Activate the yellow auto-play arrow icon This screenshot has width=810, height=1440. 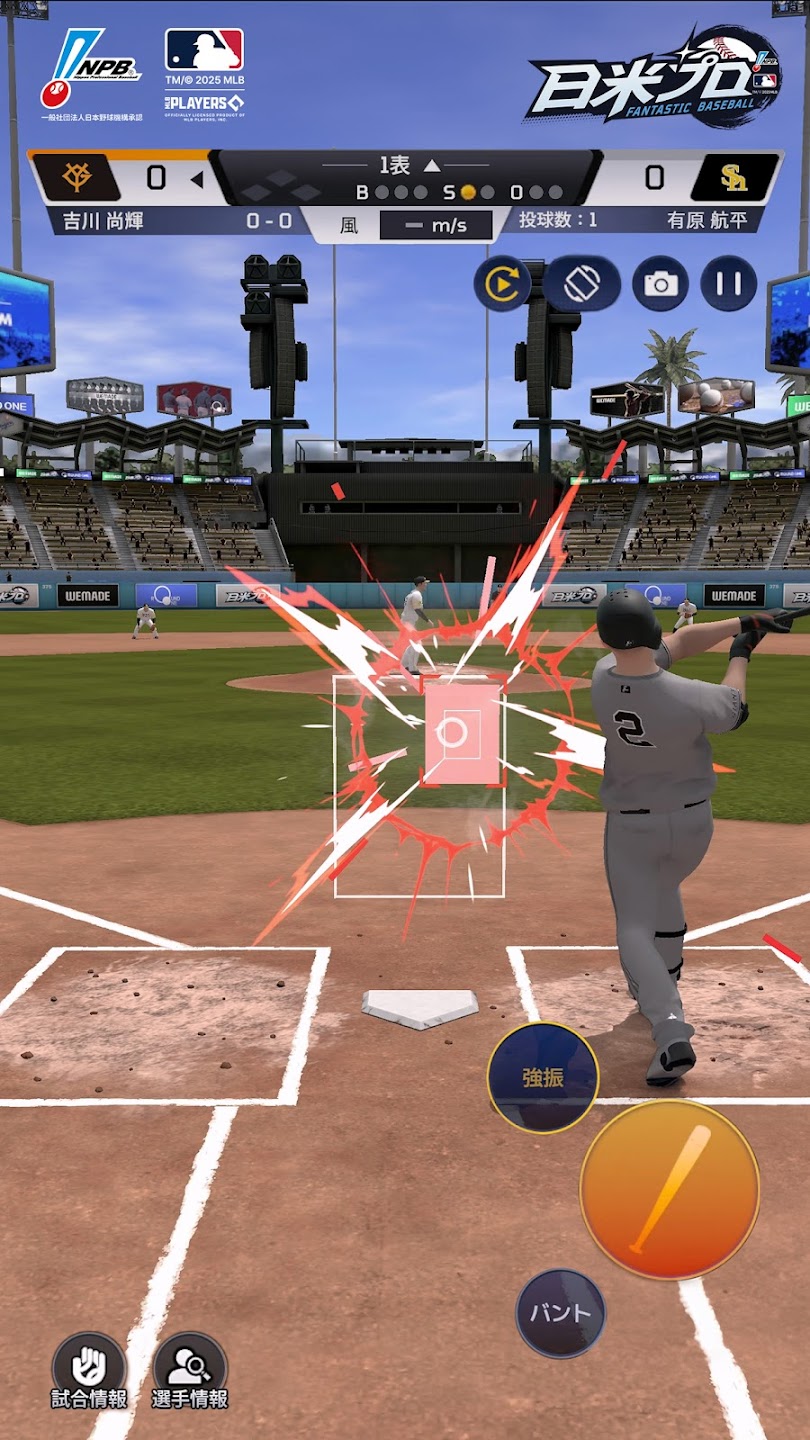[502, 284]
